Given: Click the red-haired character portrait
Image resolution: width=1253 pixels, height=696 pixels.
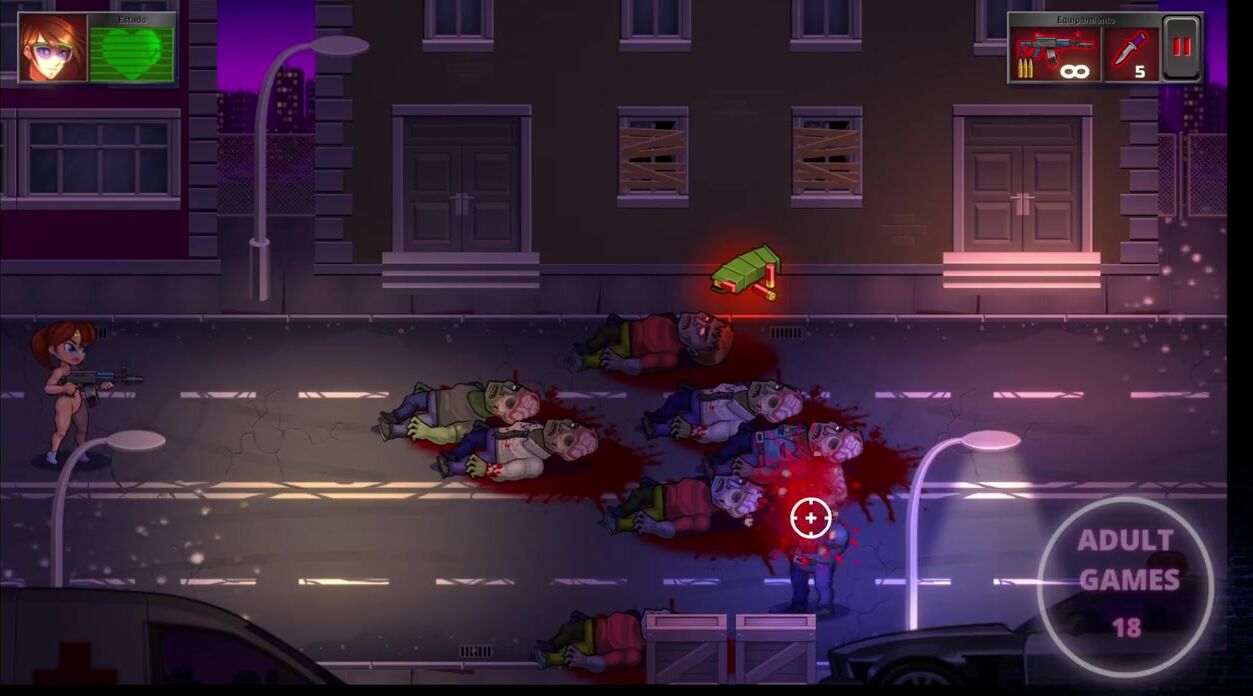Looking at the screenshot, I should (52, 48).
